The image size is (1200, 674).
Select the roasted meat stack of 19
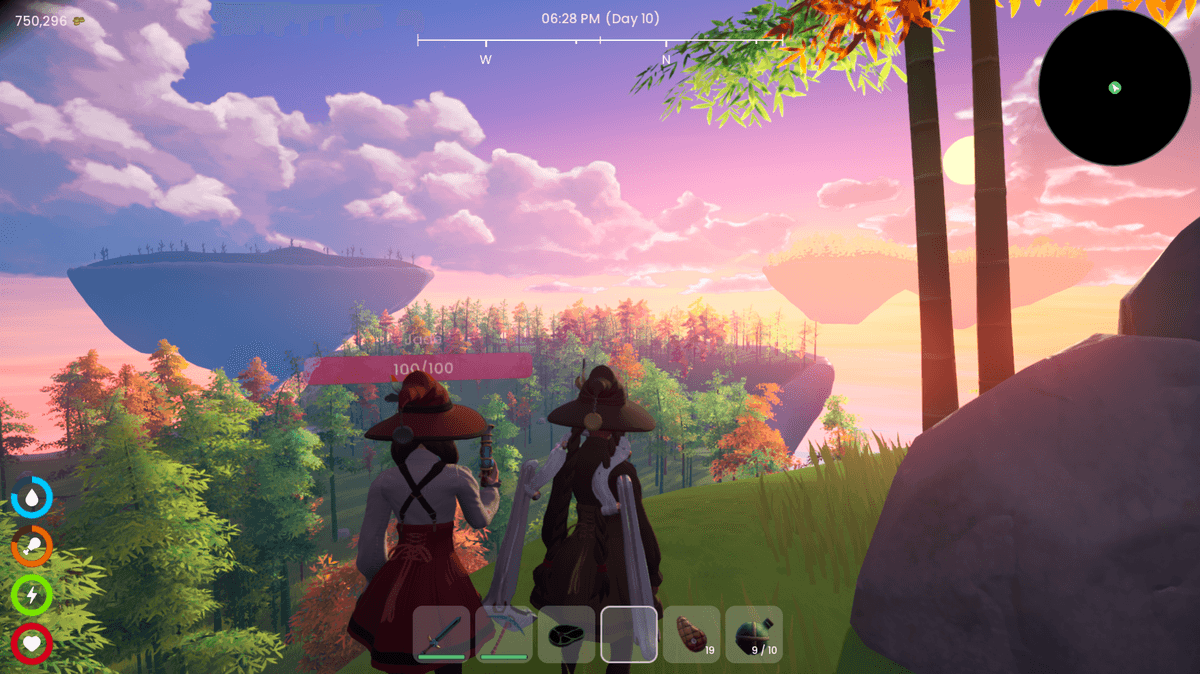click(692, 634)
